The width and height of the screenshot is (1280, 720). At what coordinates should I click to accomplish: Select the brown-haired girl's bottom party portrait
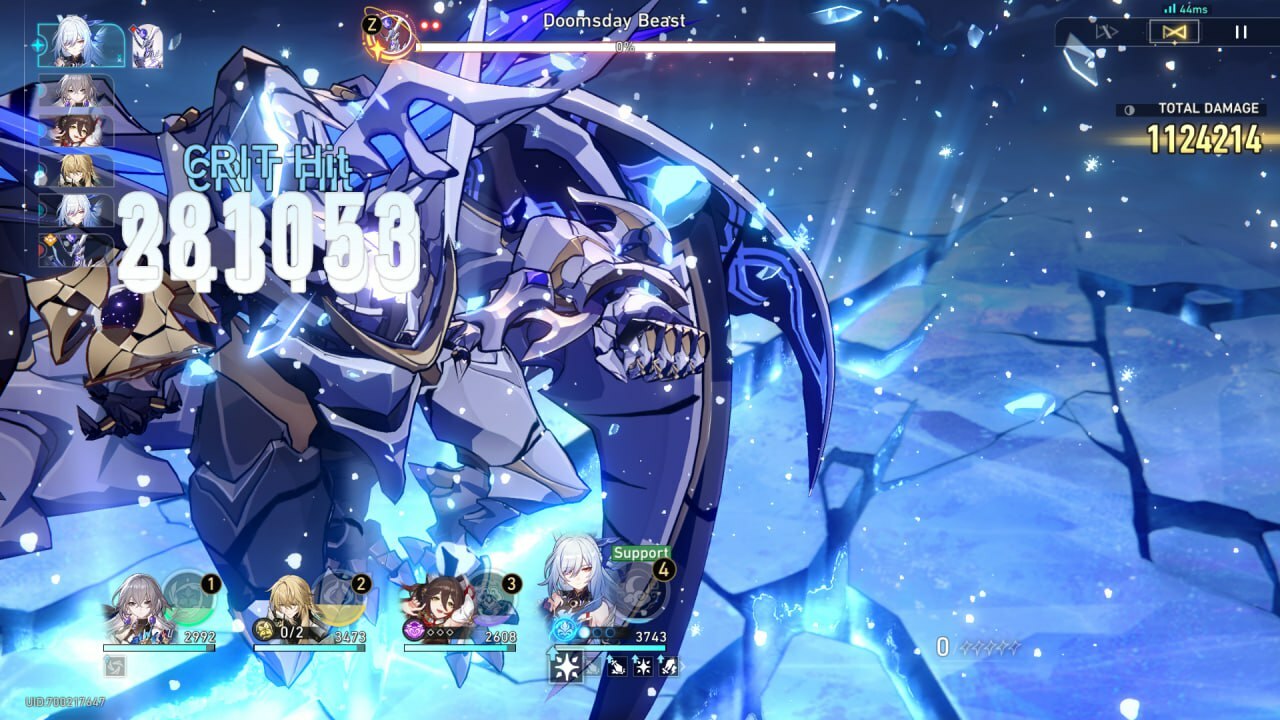pos(437,605)
